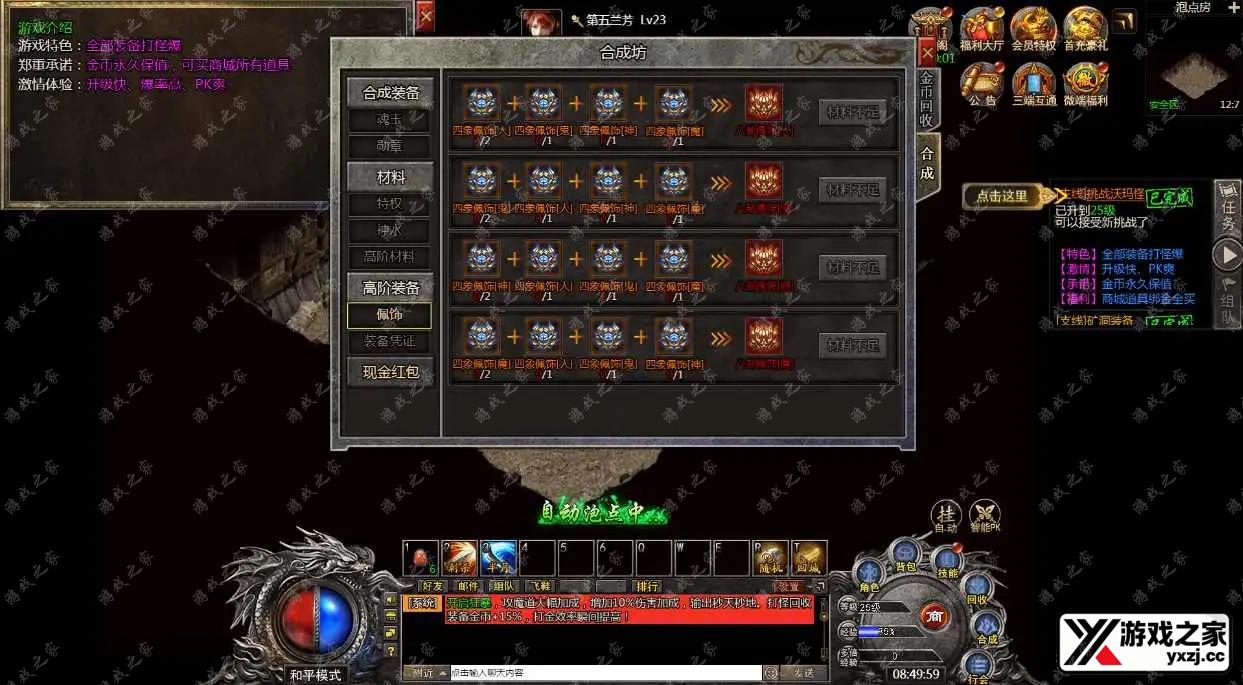The width and height of the screenshot is (1243, 685).
Task: Choose the 特权 material category
Action: 389,204
